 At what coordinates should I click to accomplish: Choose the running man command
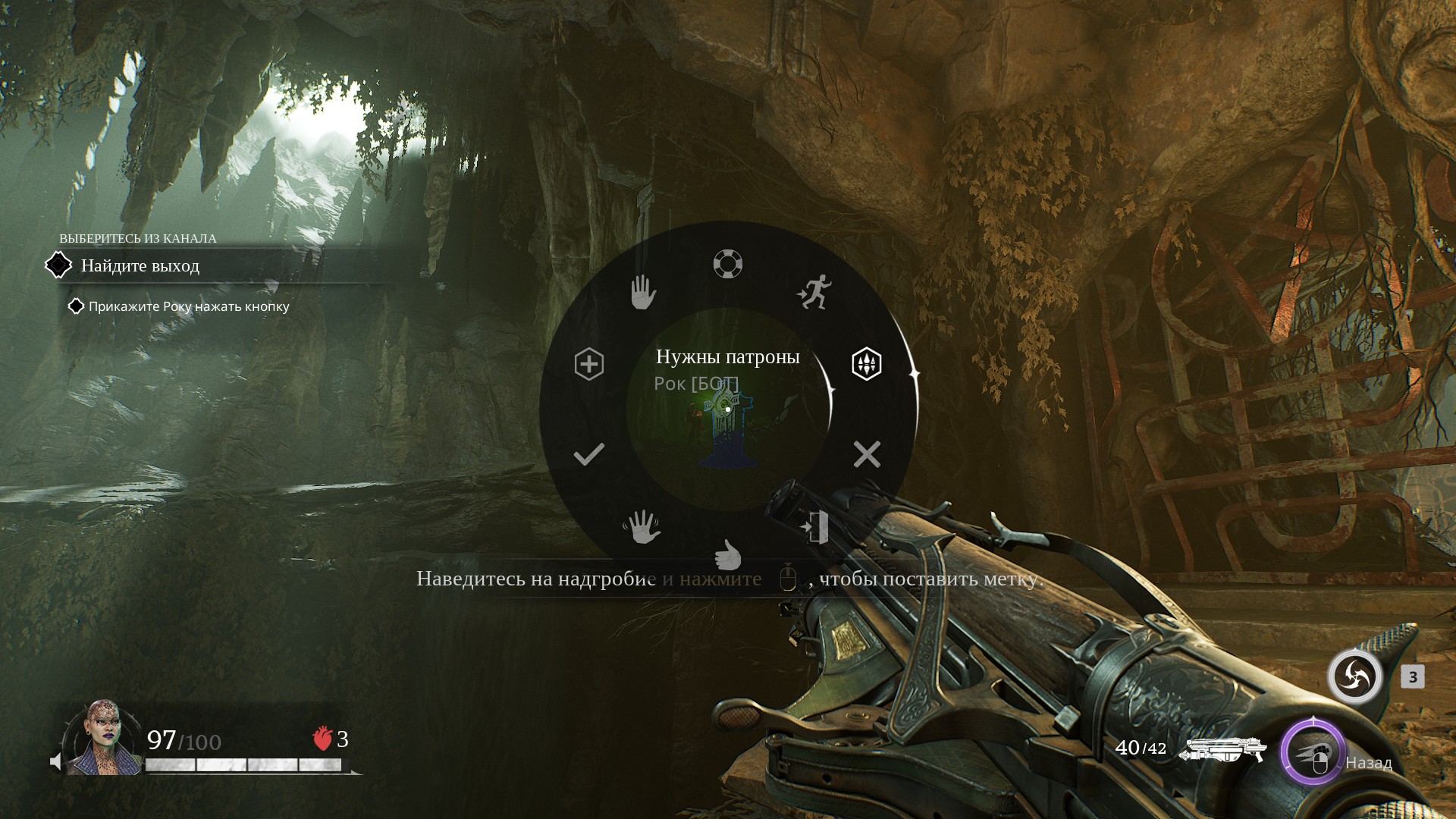point(814,292)
